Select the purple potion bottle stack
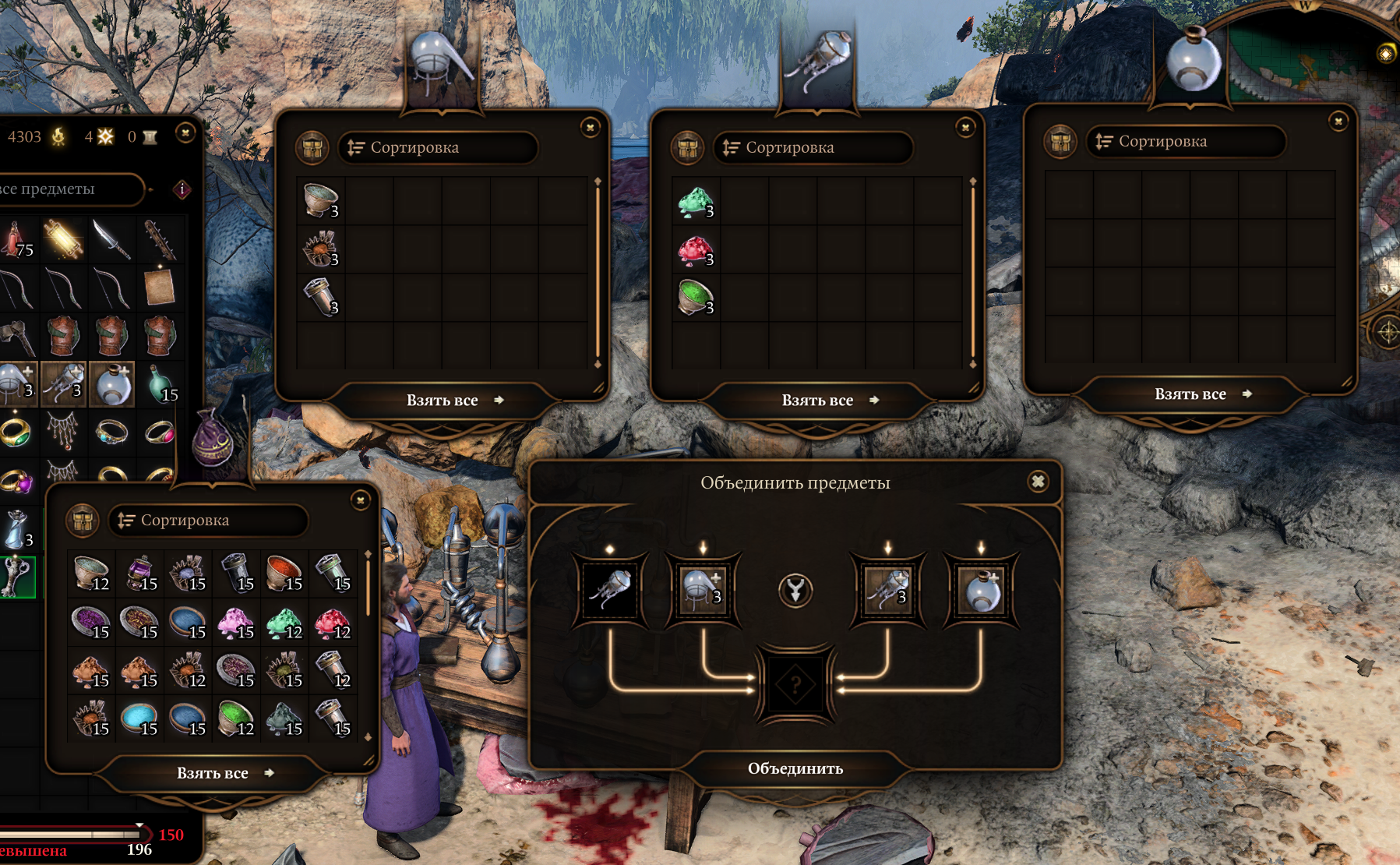The image size is (1400, 865). coord(141,574)
